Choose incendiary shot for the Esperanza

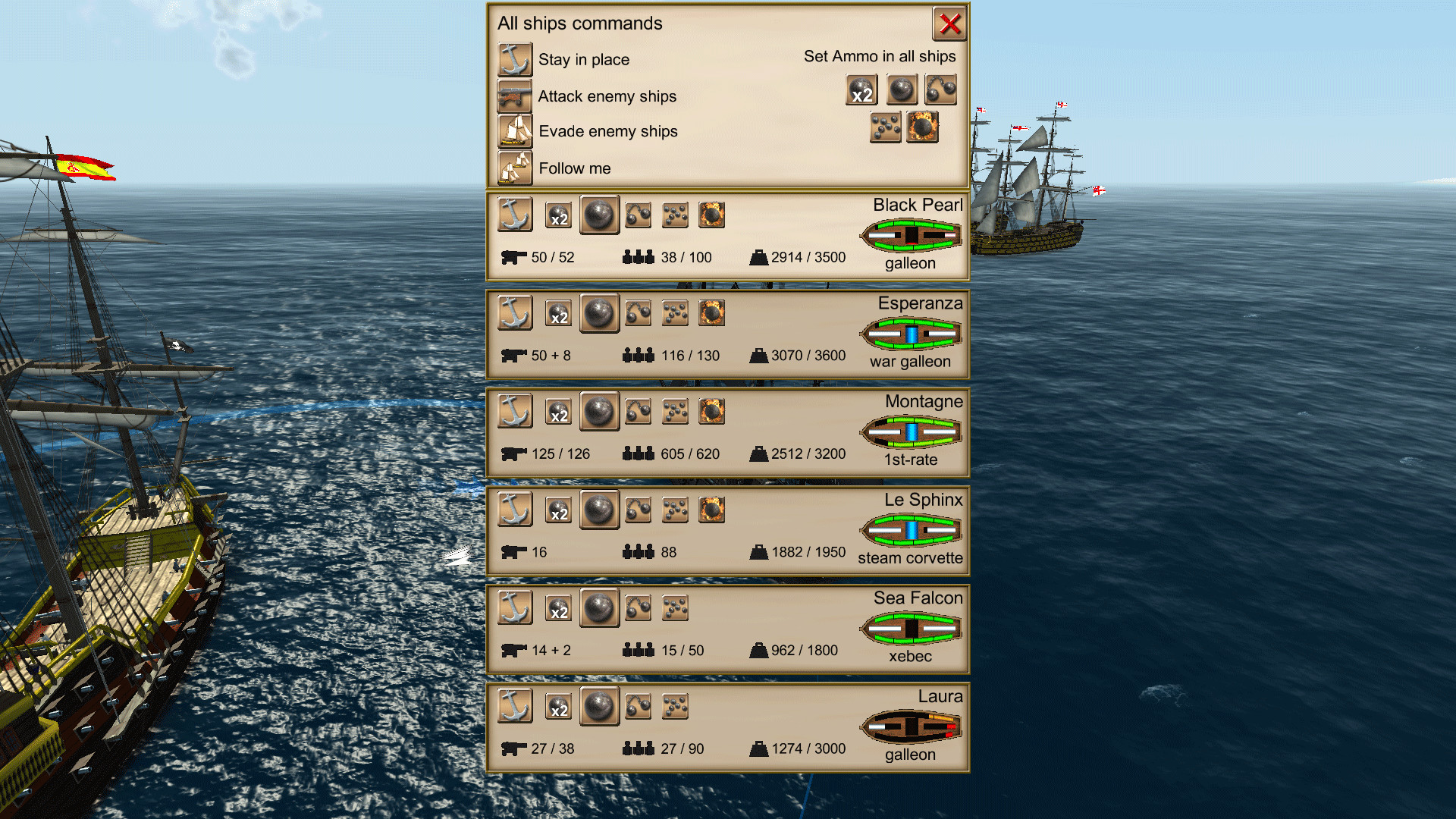tap(713, 312)
